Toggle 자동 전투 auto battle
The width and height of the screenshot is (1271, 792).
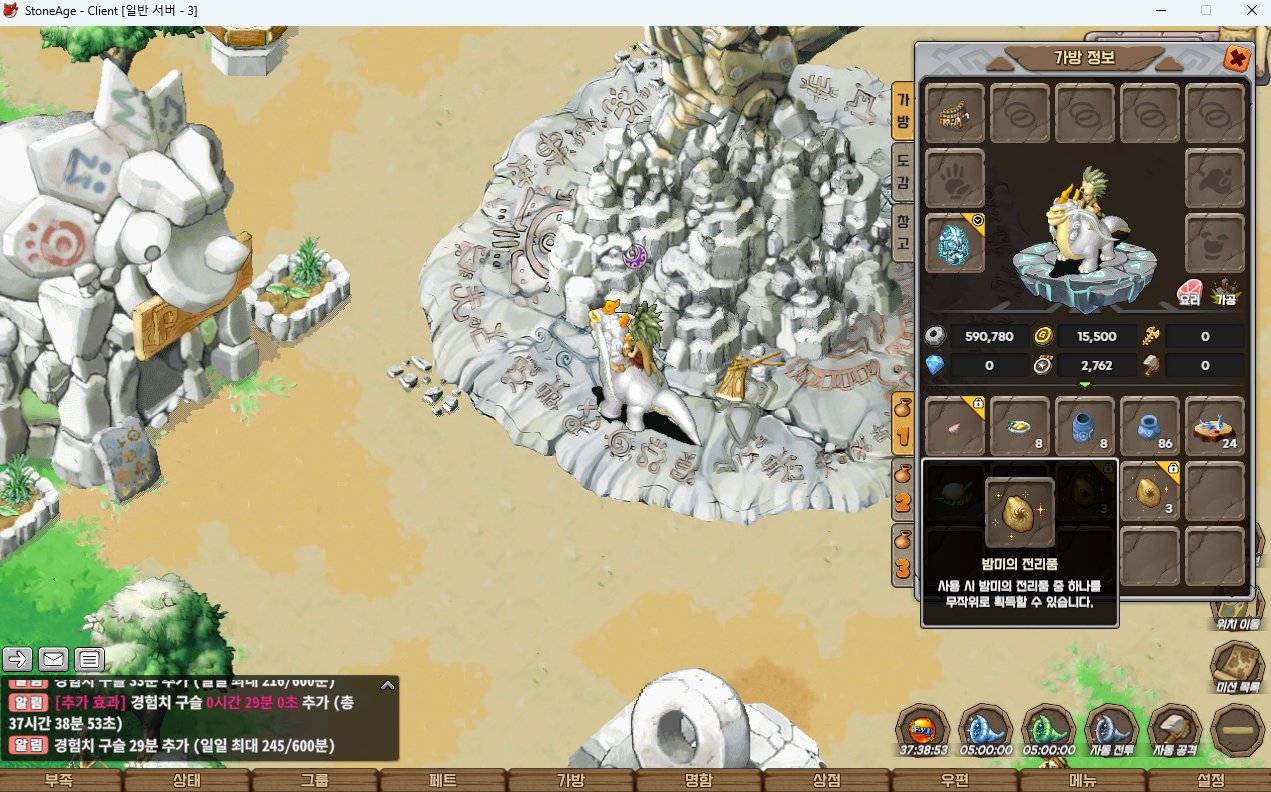click(x=1112, y=730)
